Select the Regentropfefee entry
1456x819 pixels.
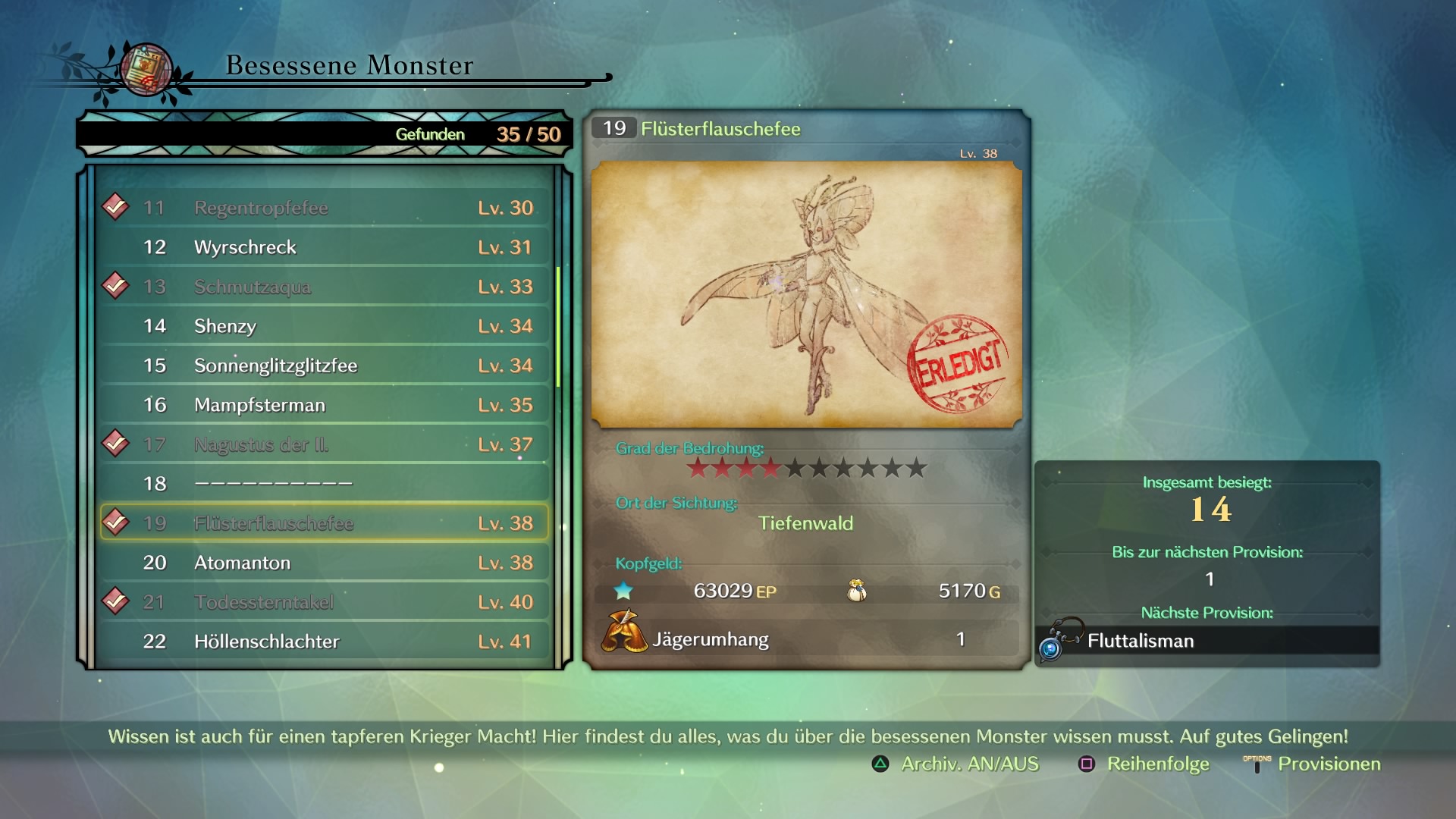[x=325, y=208]
